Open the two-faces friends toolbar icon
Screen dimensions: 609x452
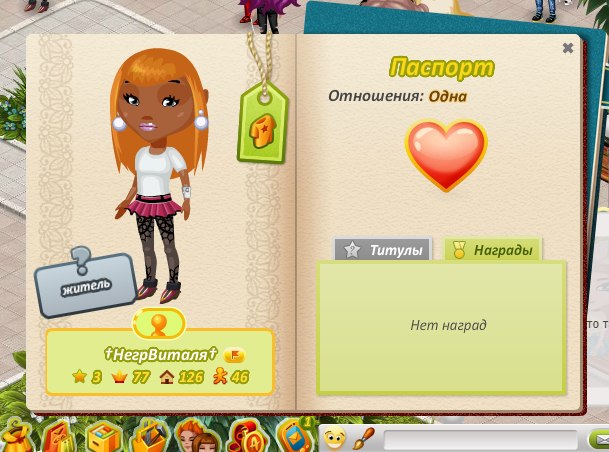tap(194, 436)
